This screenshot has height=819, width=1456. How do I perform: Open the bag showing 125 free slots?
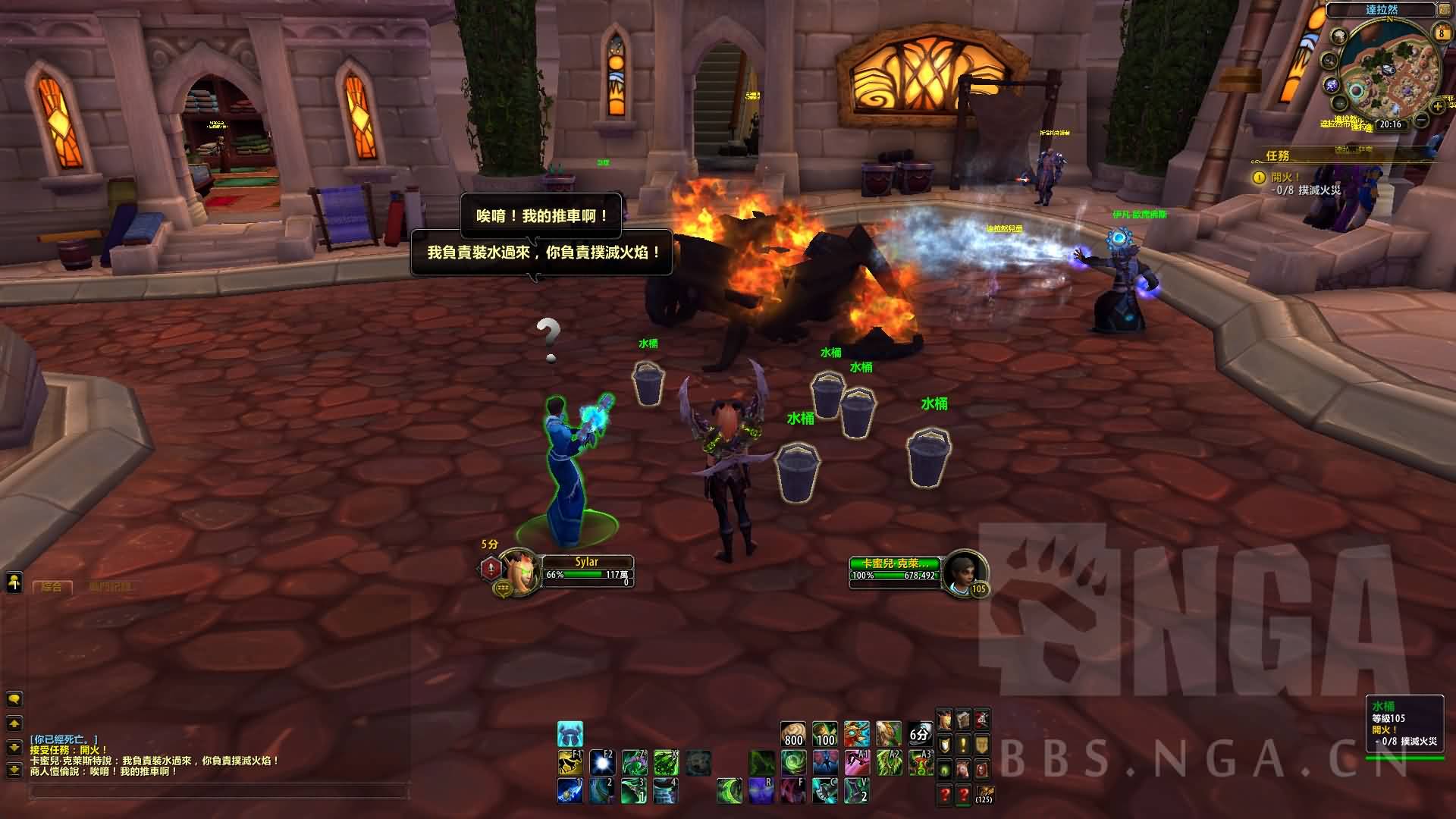984,794
